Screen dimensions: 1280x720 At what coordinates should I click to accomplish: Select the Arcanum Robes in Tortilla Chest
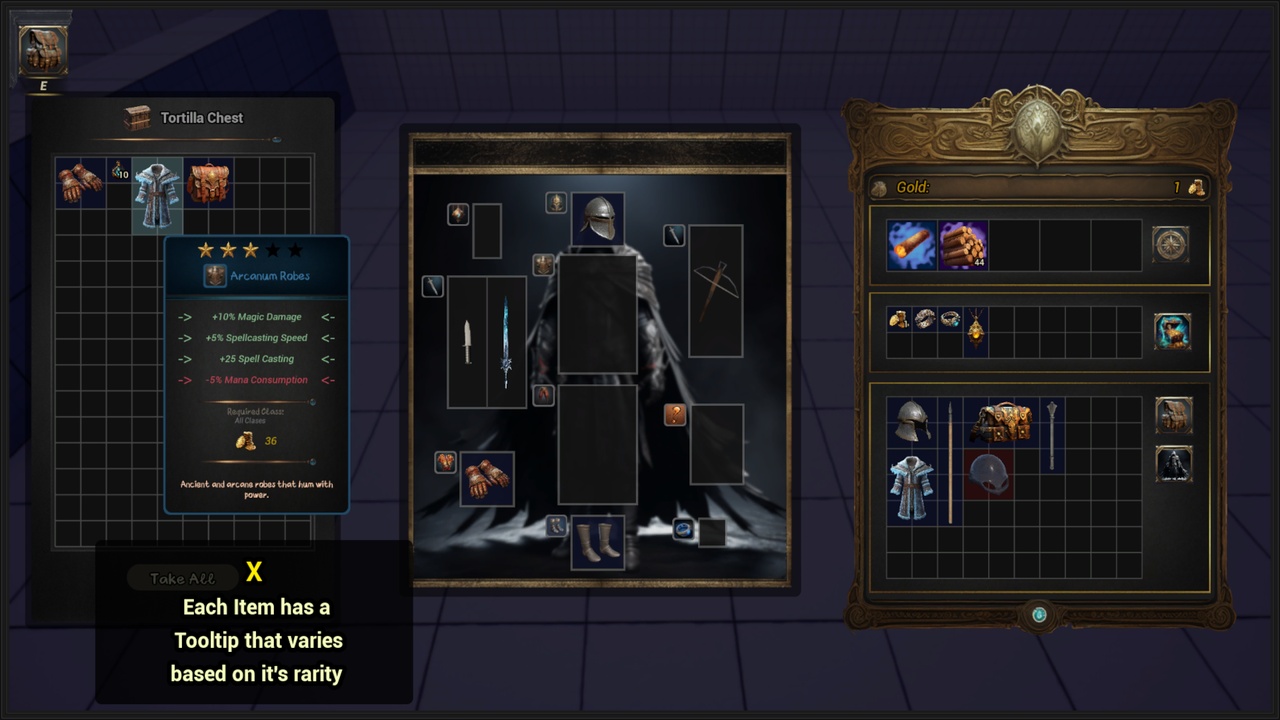click(x=157, y=195)
